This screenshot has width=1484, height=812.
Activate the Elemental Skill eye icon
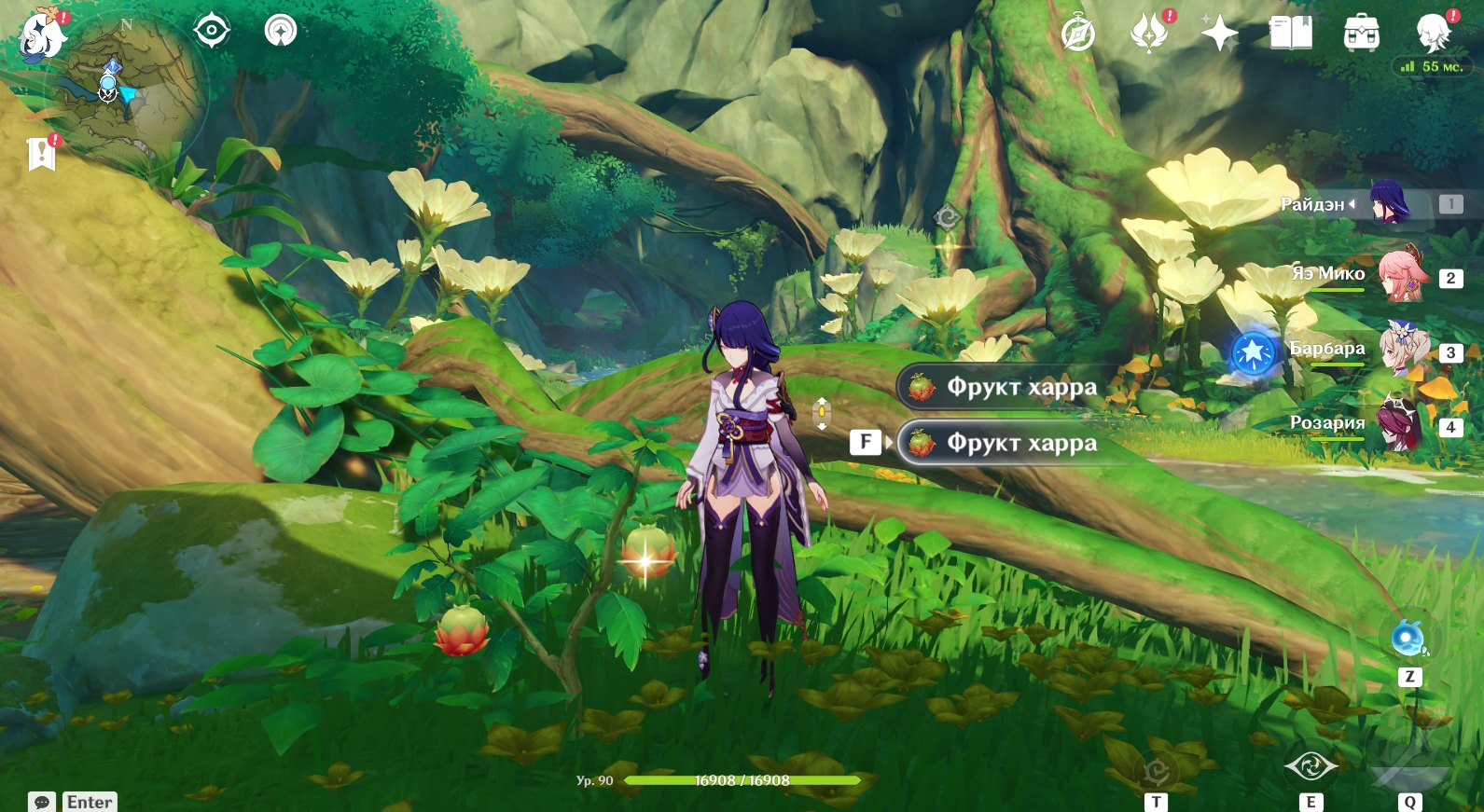pyautogui.click(x=1311, y=766)
